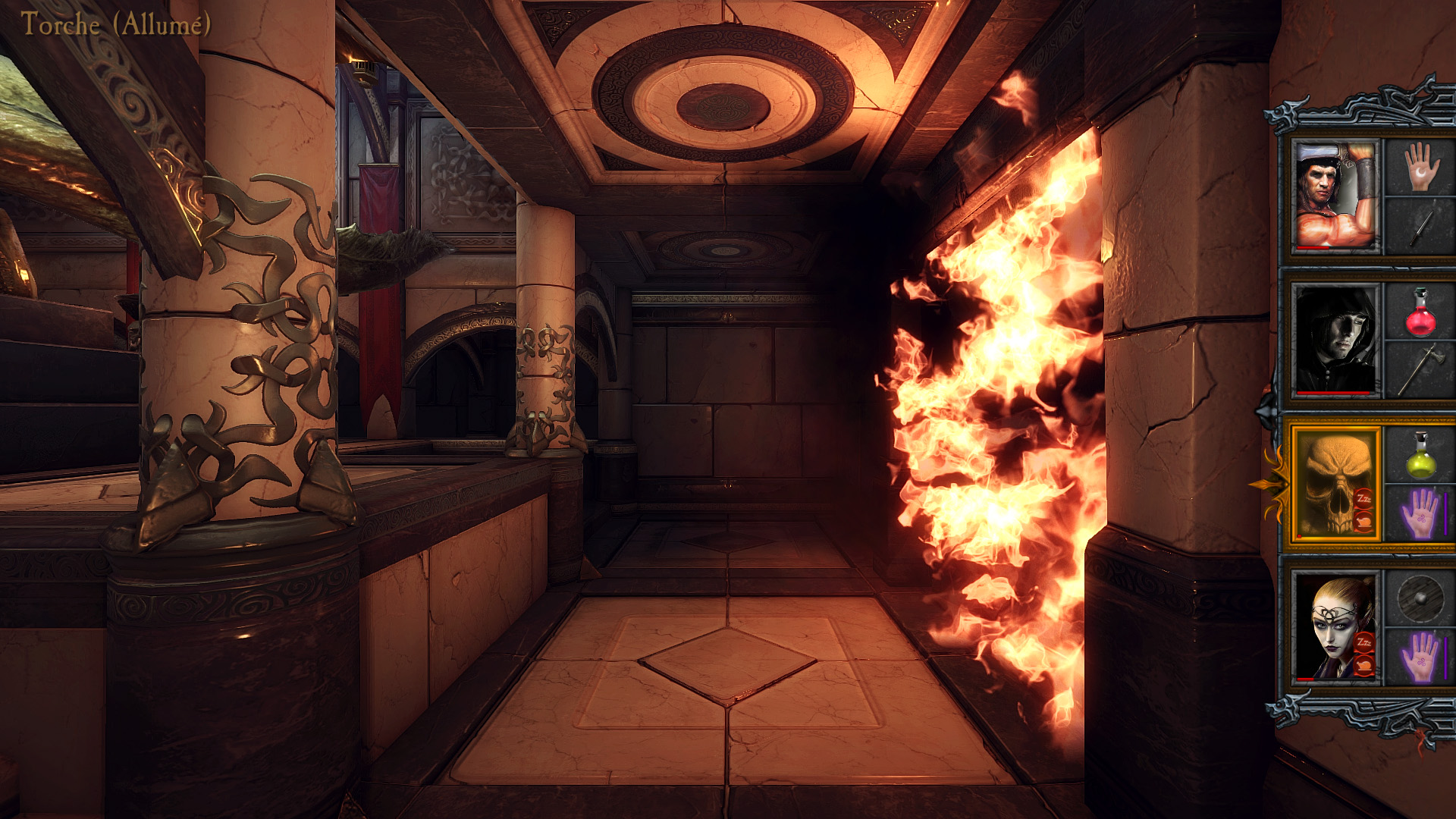The height and width of the screenshot is (819, 1456).
Task: Open the skull character's purple spell hand
Action: [1421, 513]
